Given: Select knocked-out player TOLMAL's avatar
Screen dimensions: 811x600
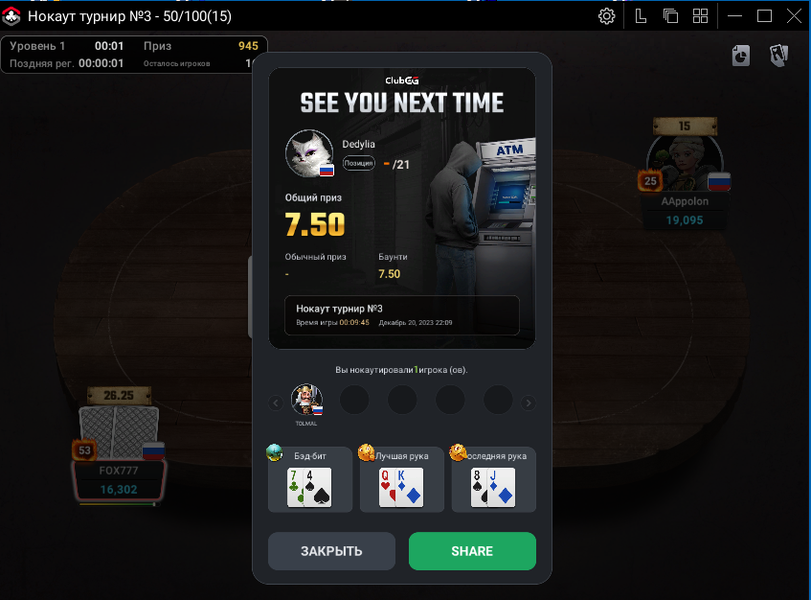Looking at the screenshot, I should pyautogui.click(x=306, y=400).
